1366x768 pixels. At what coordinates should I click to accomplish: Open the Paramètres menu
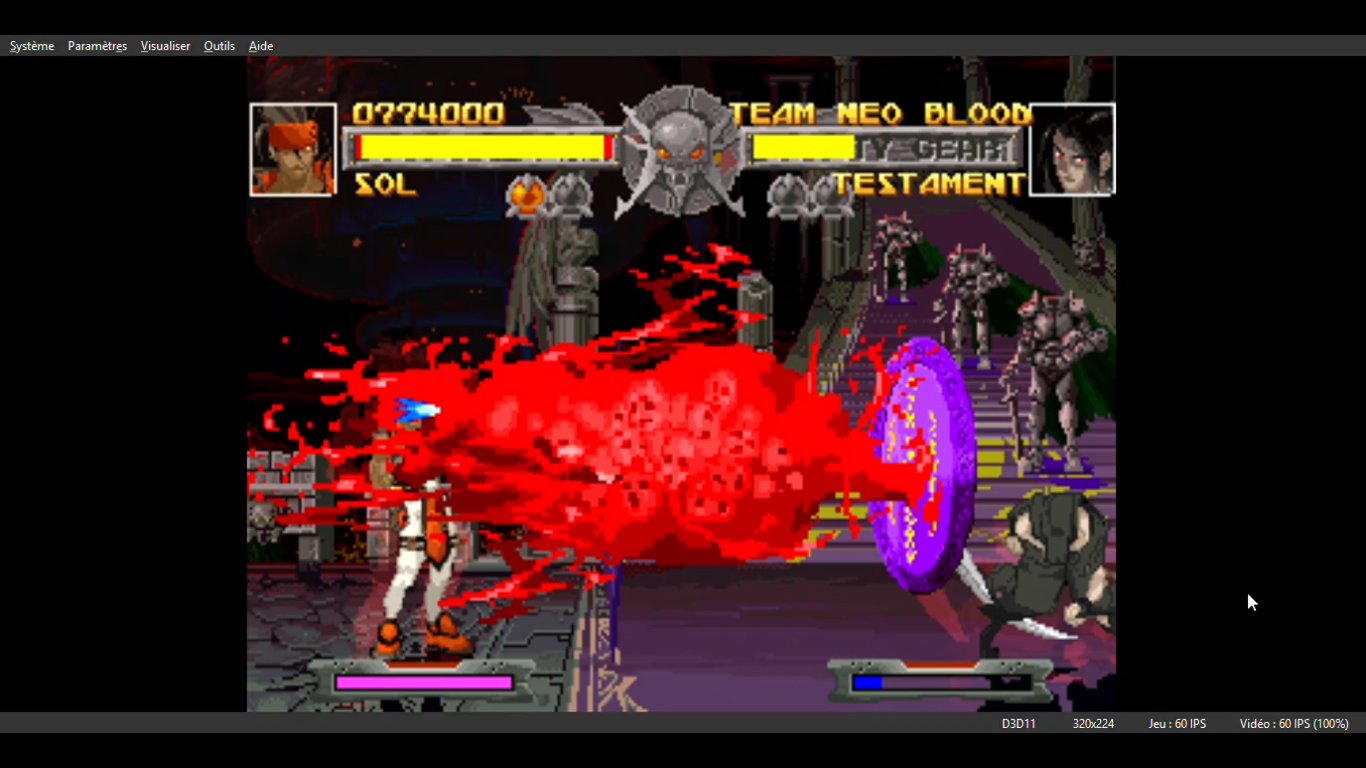click(x=97, y=46)
